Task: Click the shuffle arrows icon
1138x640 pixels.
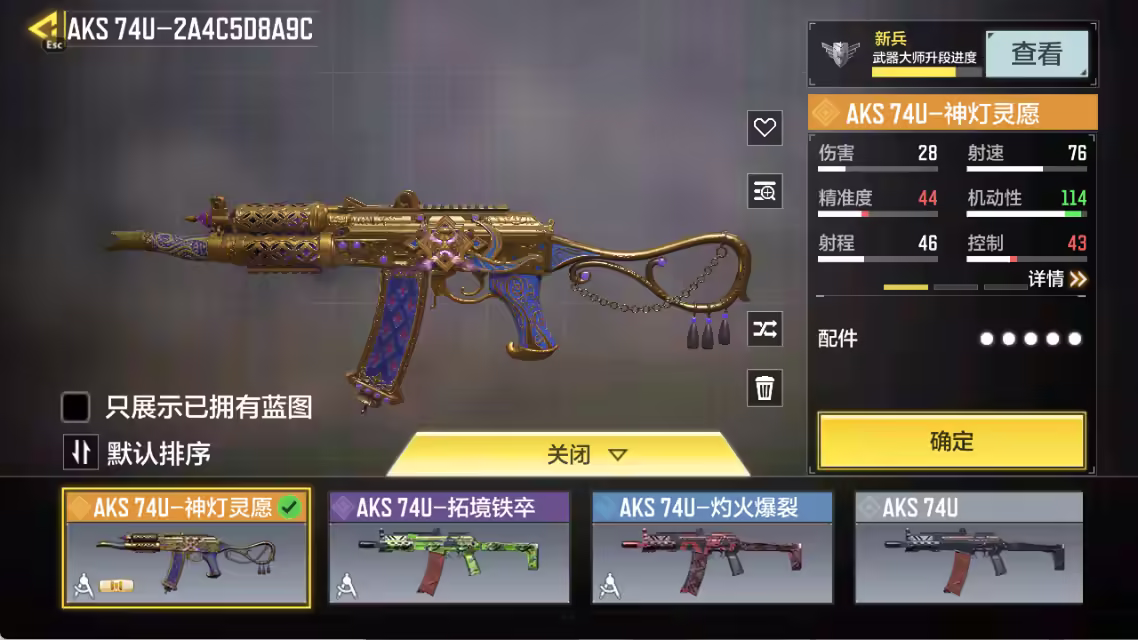Action: pyautogui.click(x=765, y=329)
